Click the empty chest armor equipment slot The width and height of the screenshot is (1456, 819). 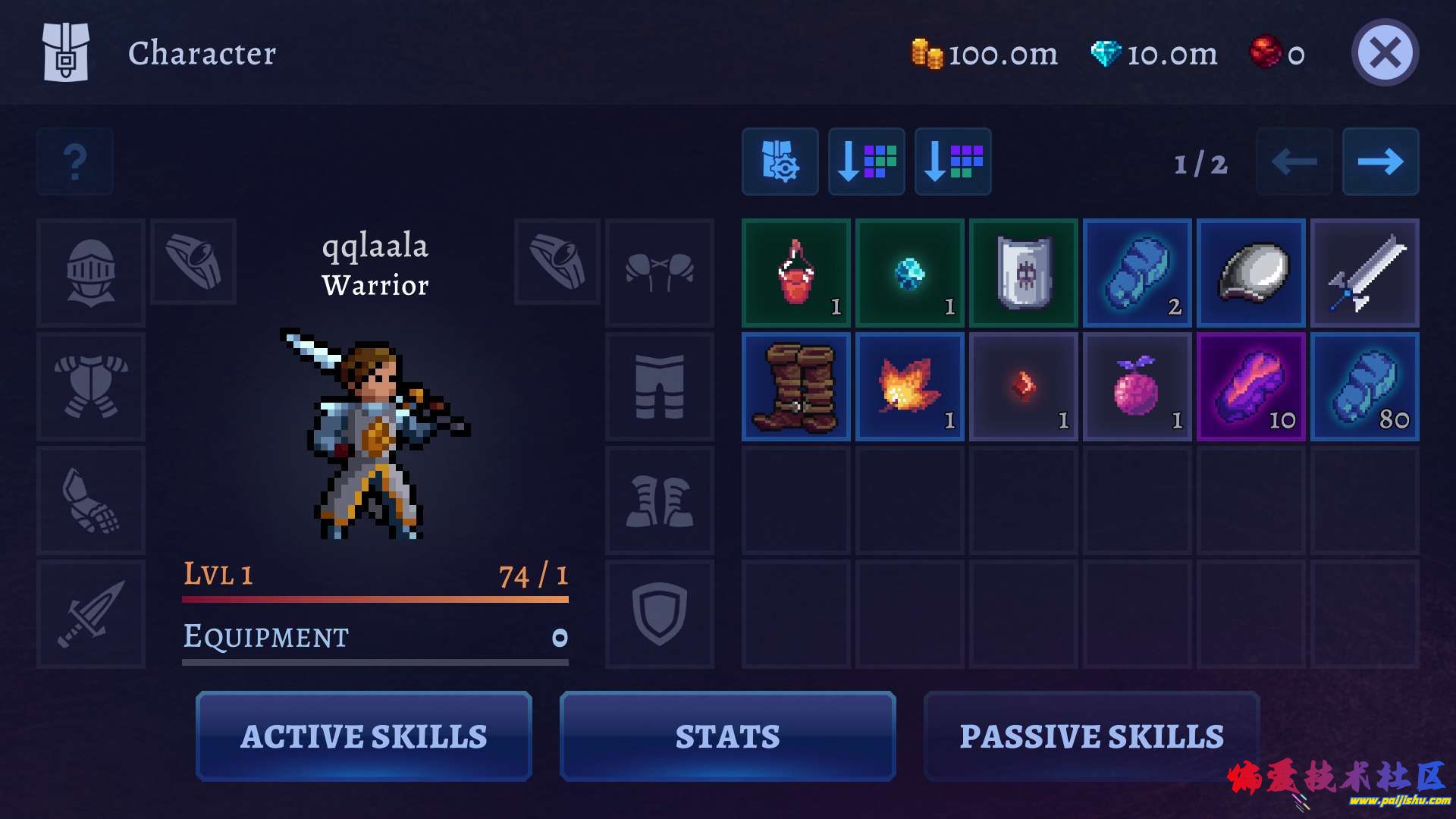(x=91, y=387)
